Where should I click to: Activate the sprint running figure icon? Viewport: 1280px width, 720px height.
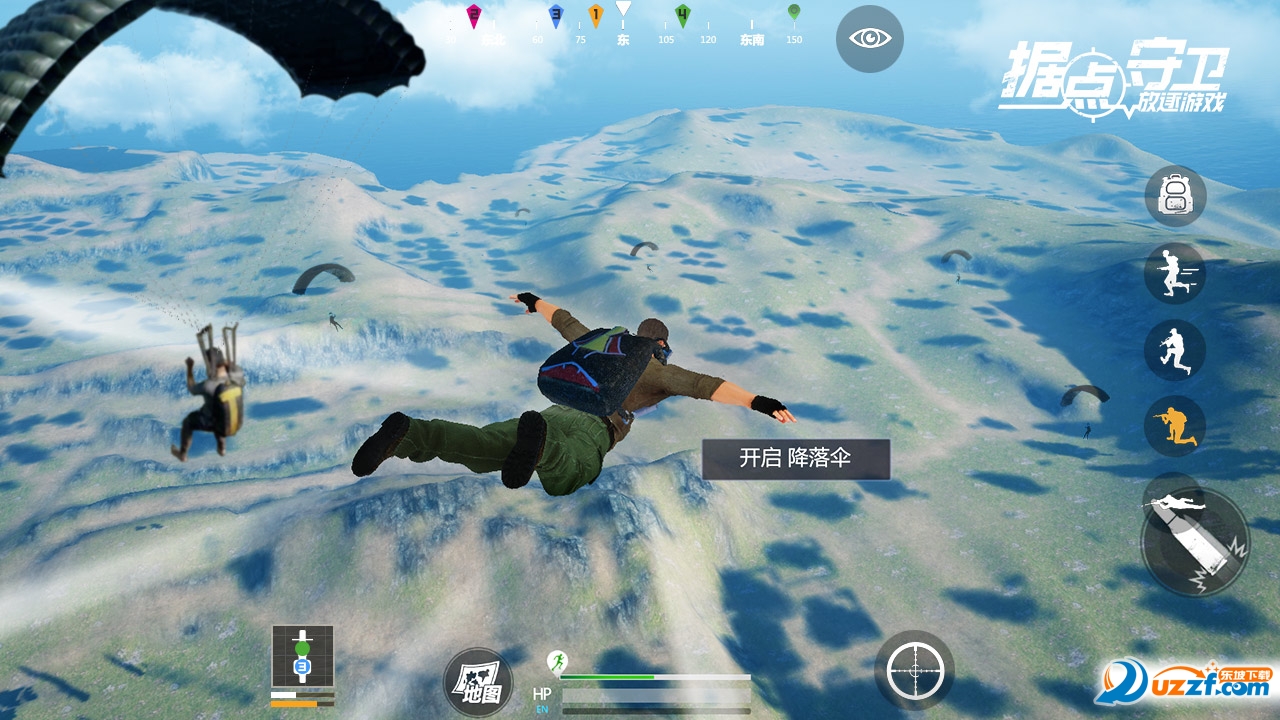[1174, 273]
